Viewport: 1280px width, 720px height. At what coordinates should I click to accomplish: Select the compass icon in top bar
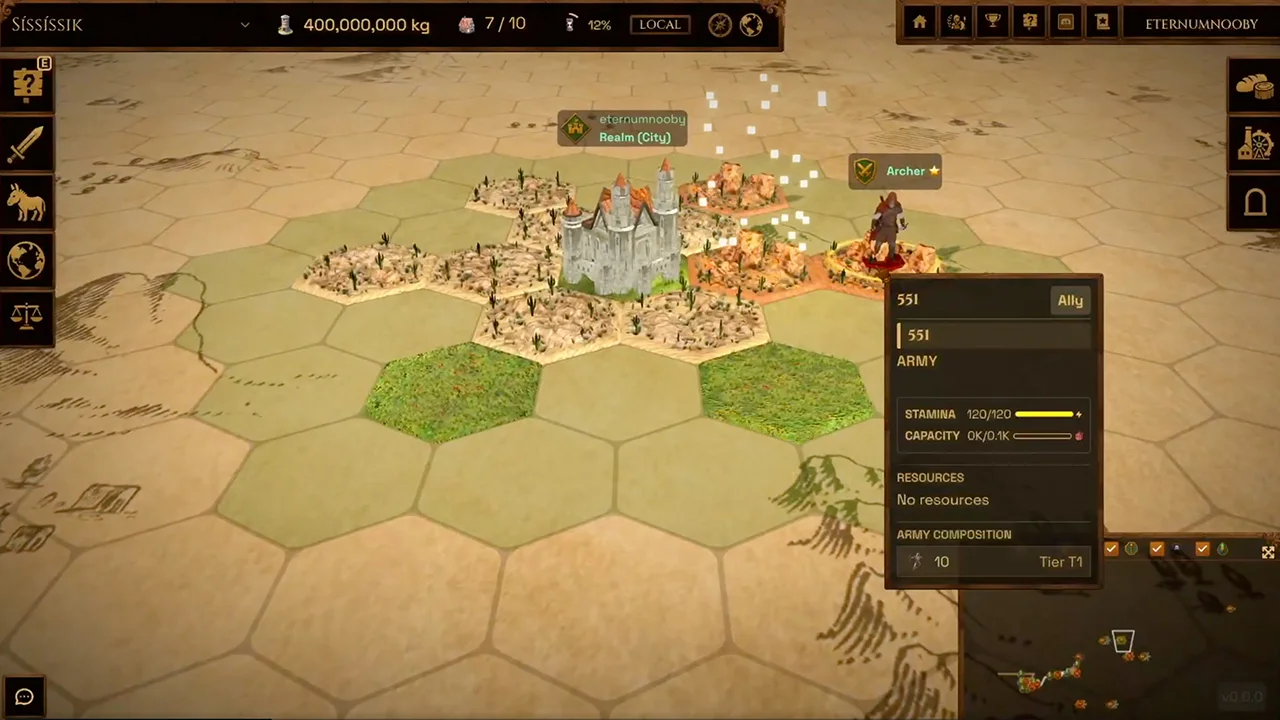[720, 25]
